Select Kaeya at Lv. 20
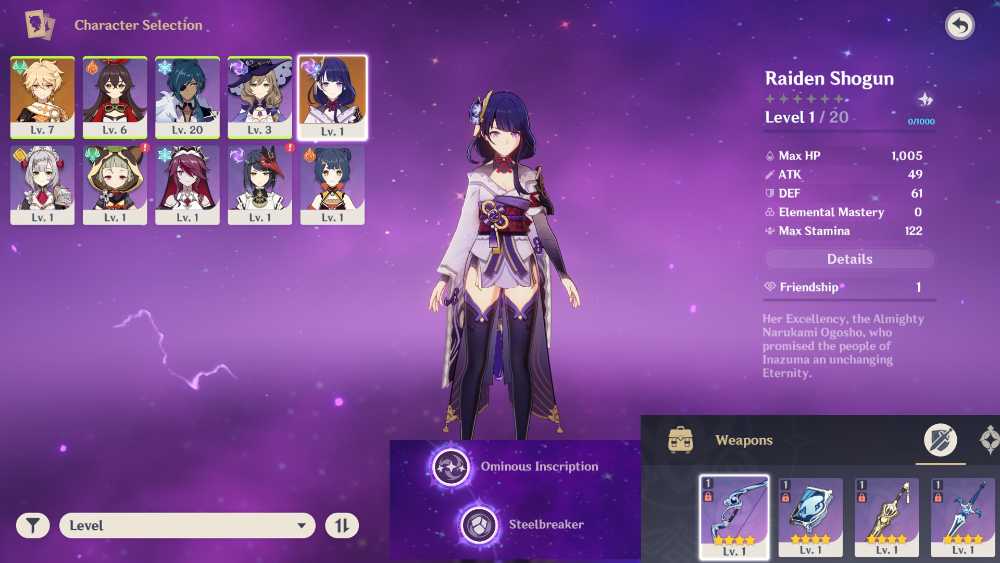Image resolution: width=1000 pixels, height=563 pixels. pyautogui.click(x=187, y=96)
